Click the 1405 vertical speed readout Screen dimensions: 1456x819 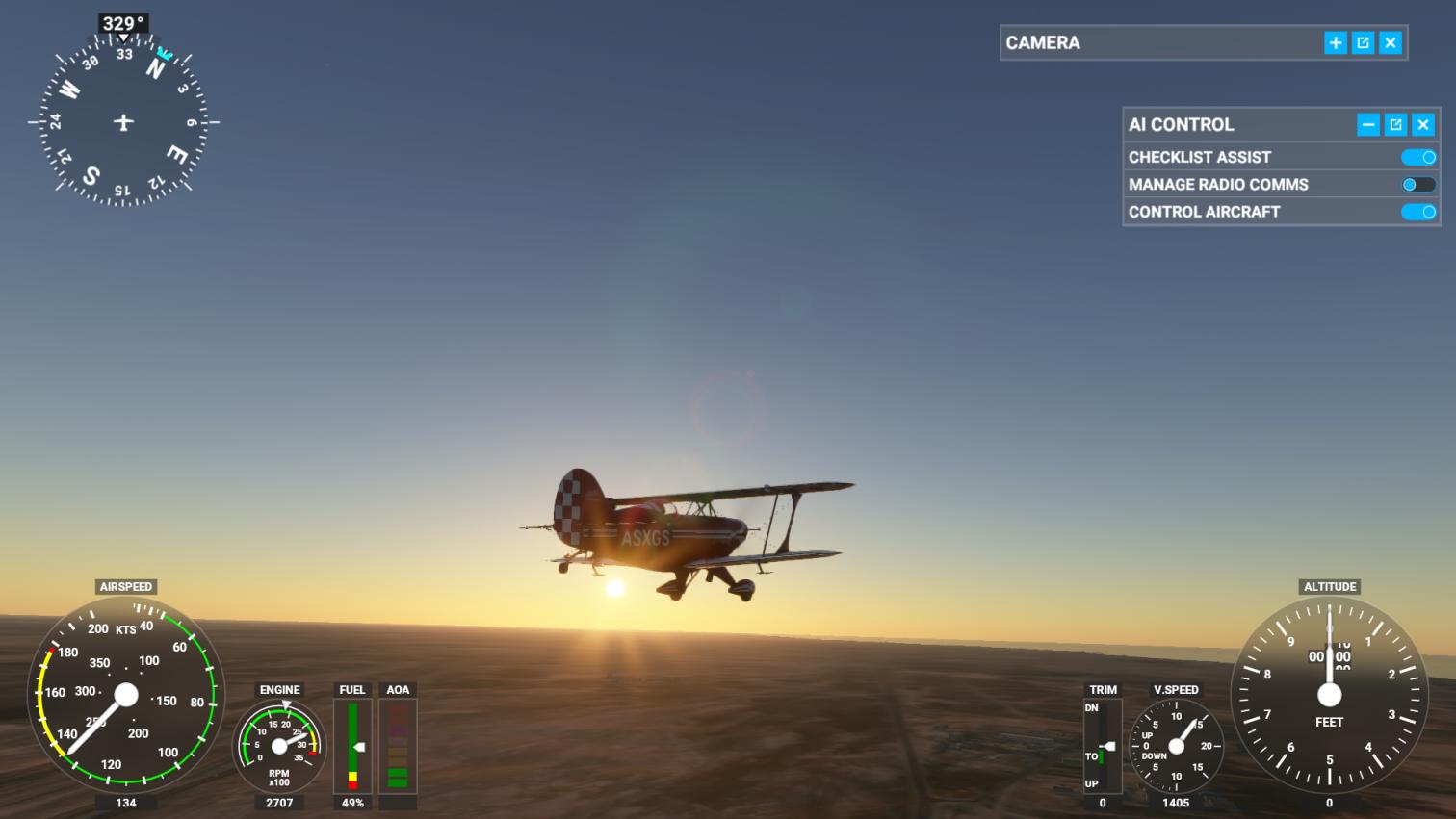(1176, 802)
